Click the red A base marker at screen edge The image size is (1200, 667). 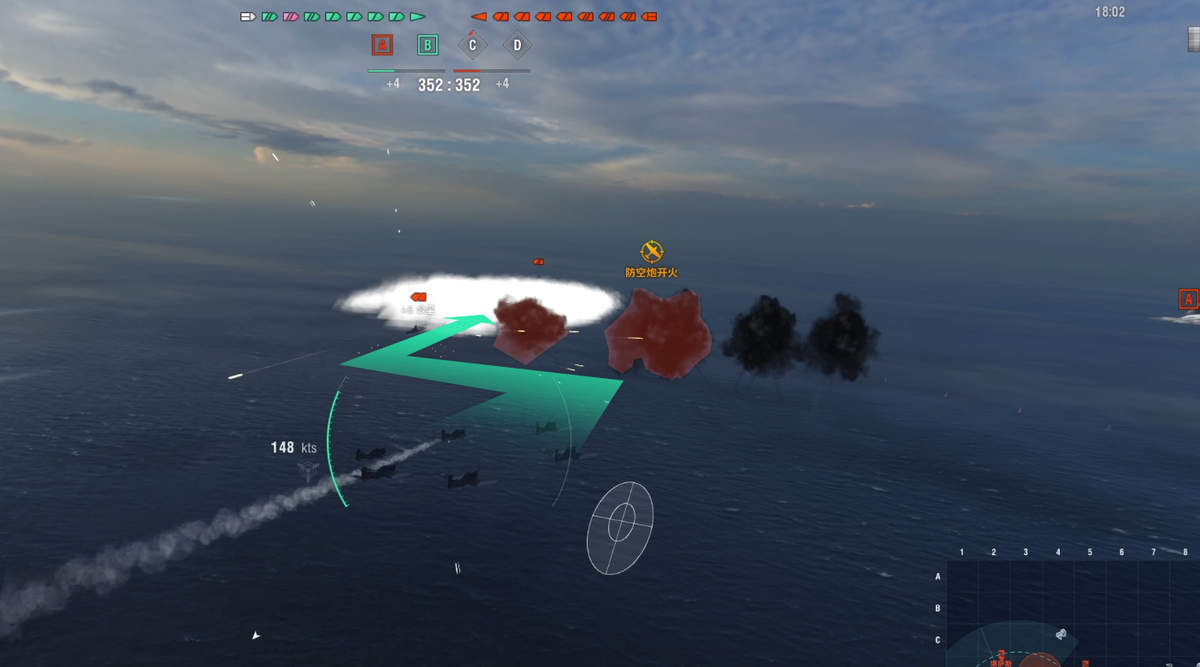1188,299
